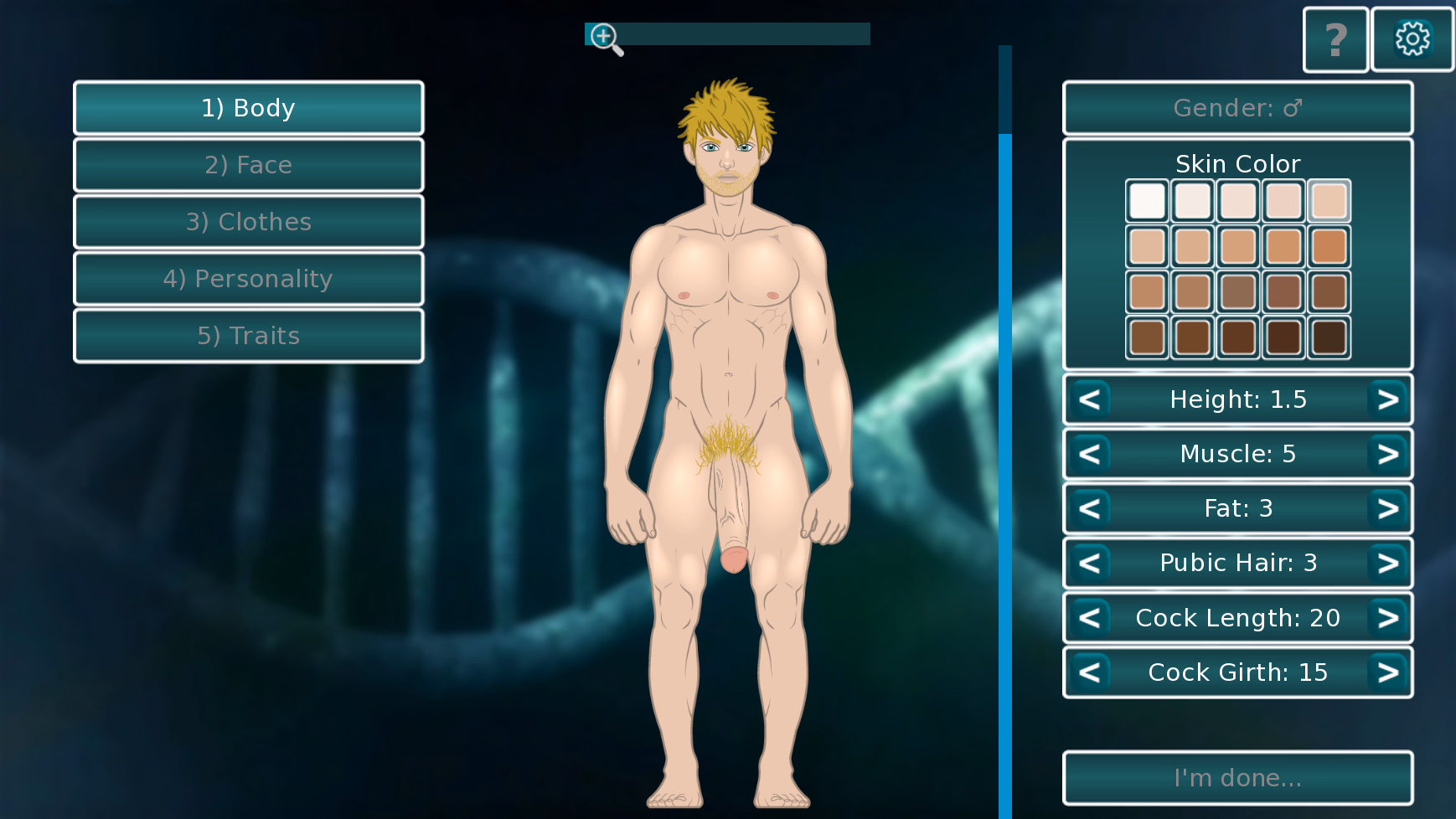Increase Cock Length using the right arrow
1456x819 pixels.
(x=1387, y=617)
